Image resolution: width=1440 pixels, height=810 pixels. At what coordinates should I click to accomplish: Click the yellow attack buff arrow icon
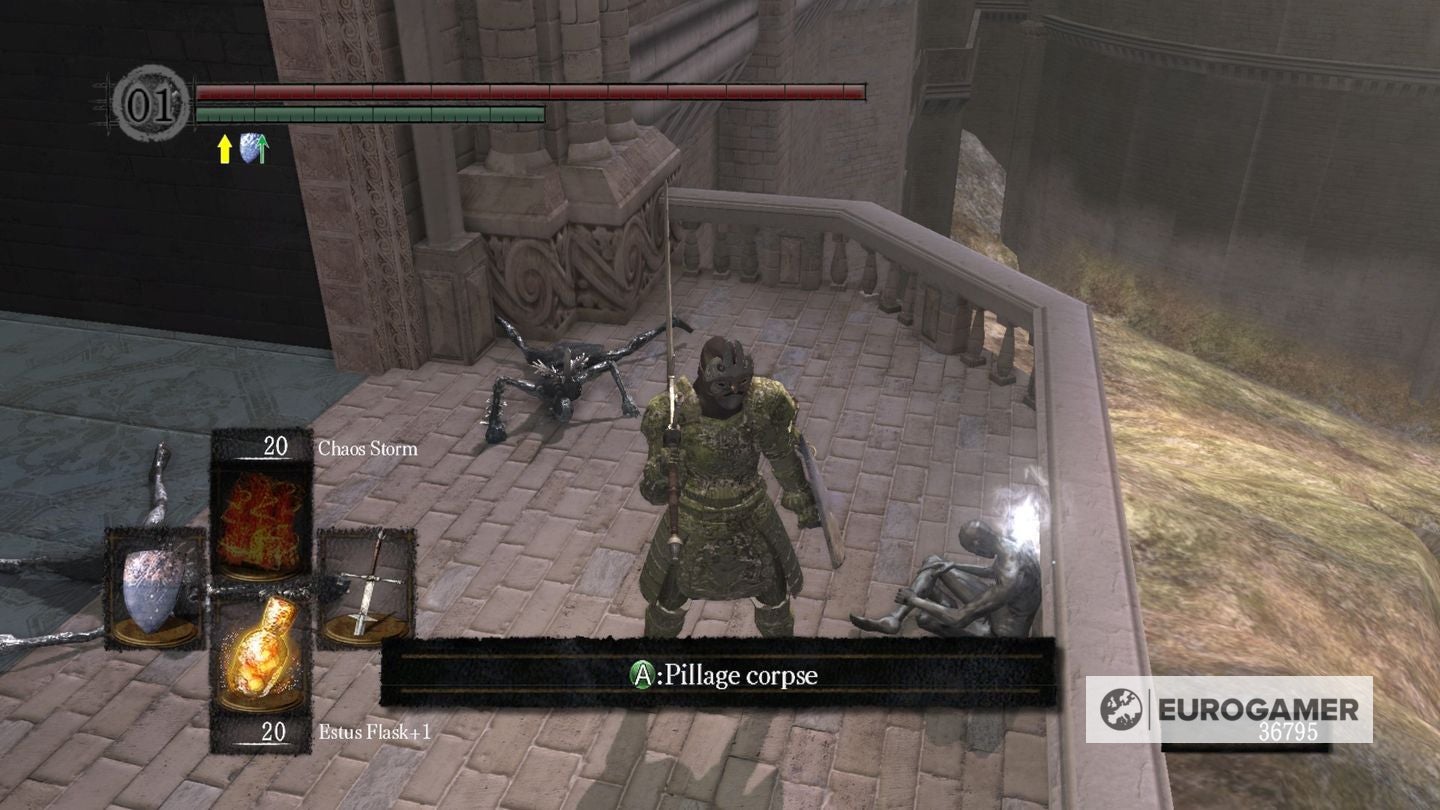point(222,149)
